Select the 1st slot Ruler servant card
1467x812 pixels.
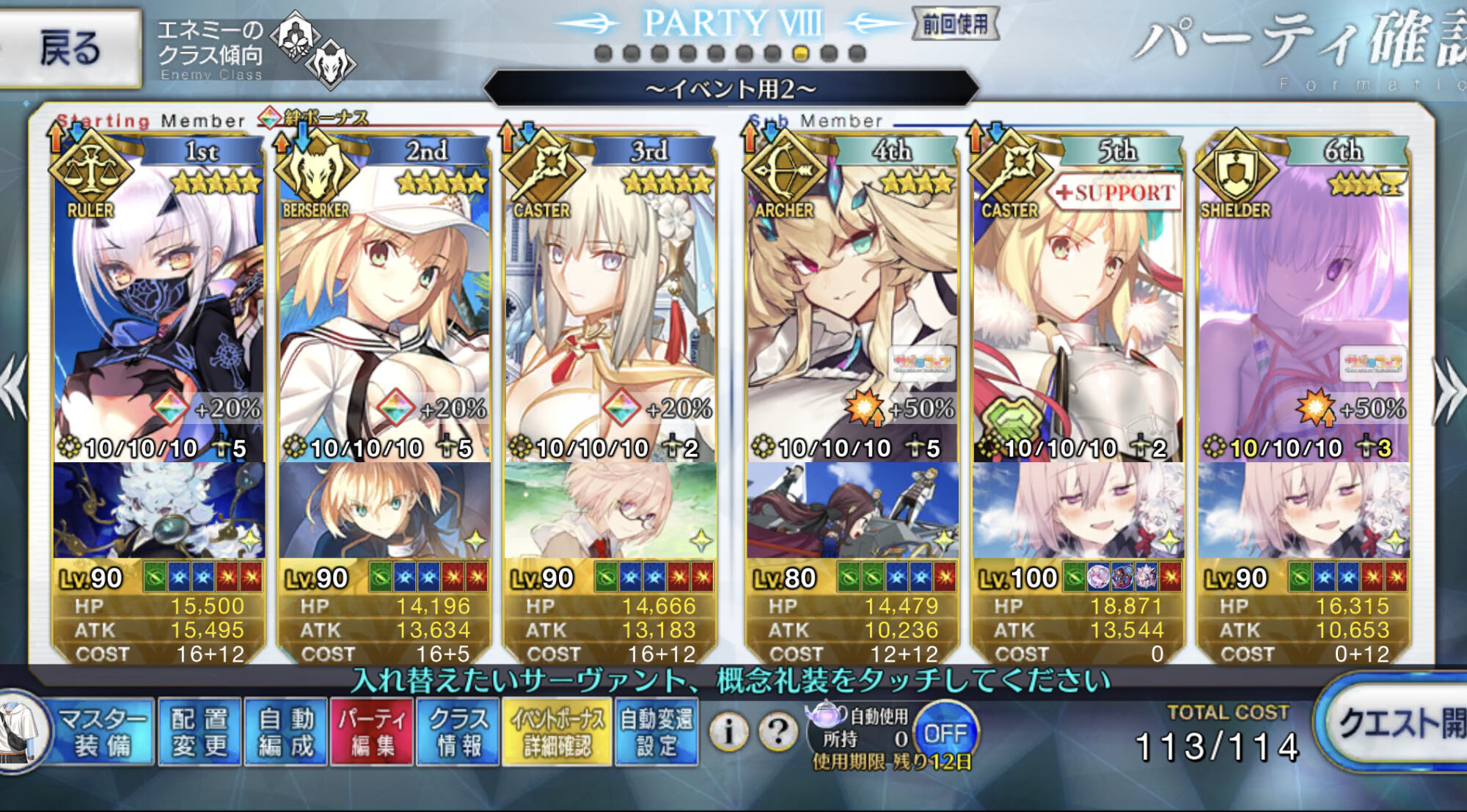[x=158, y=308]
